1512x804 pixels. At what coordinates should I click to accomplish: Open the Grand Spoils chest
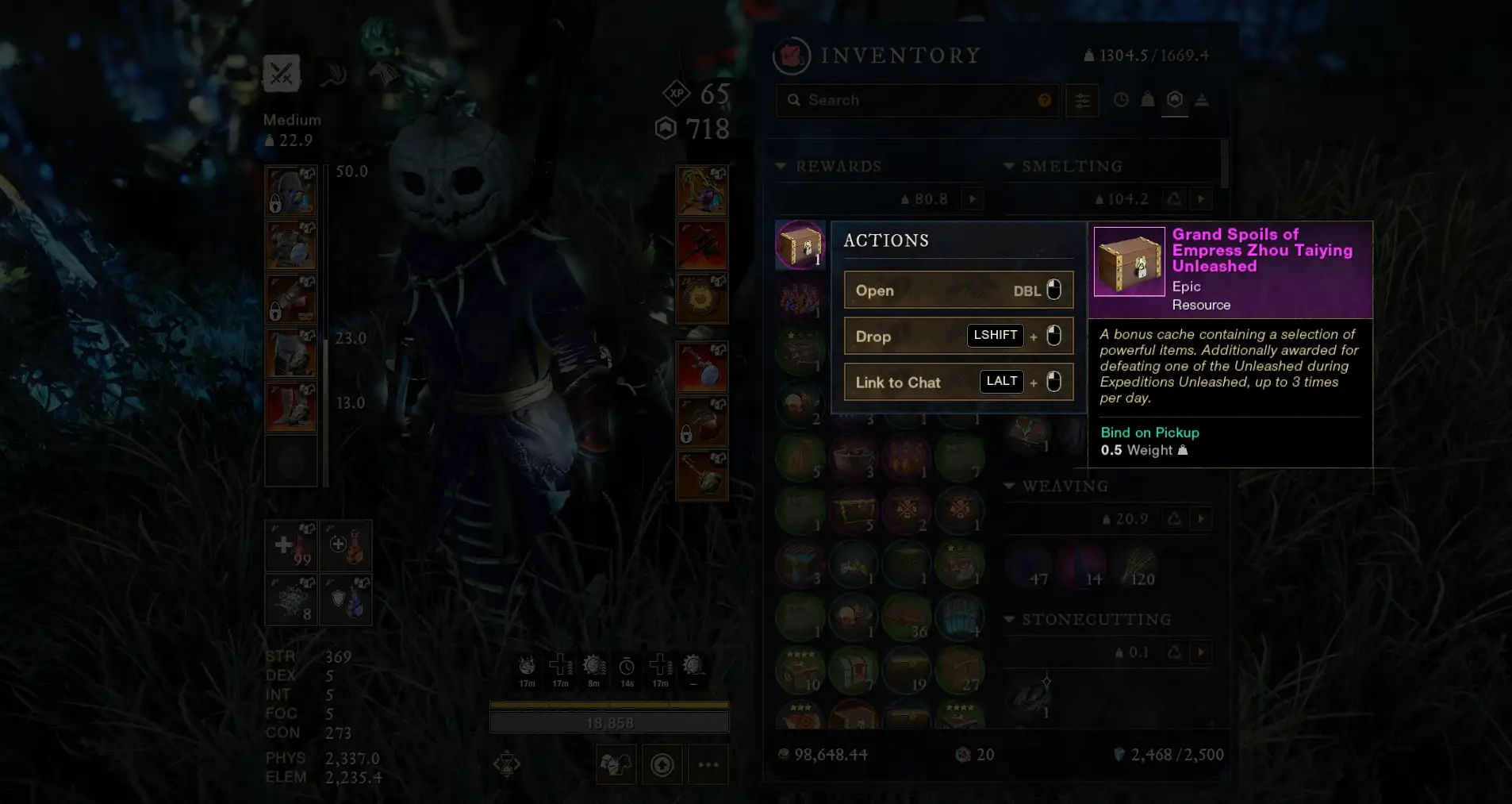[x=958, y=290]
